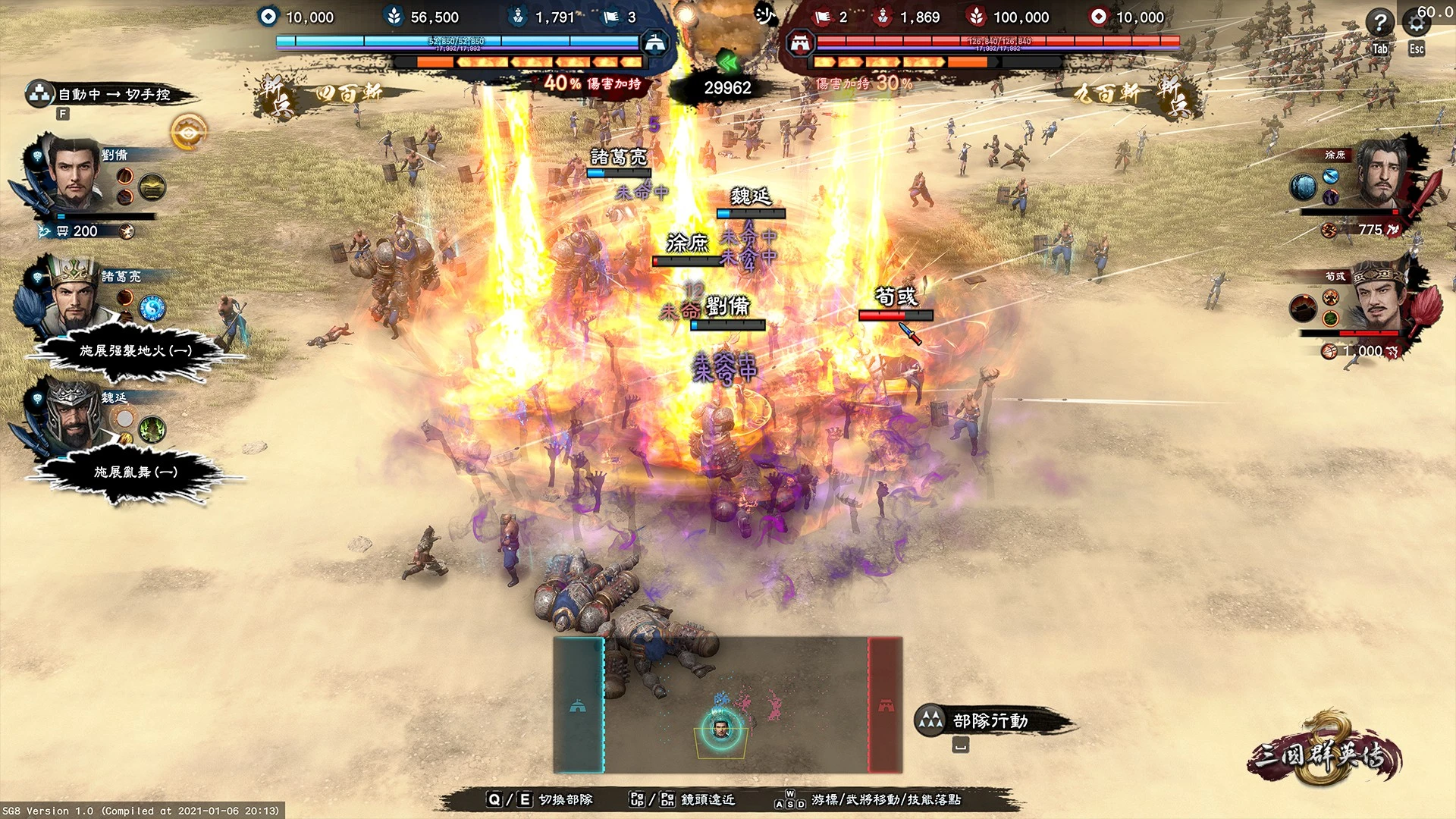
Task: Open the help question mark button
Action: coord(1379,23)
